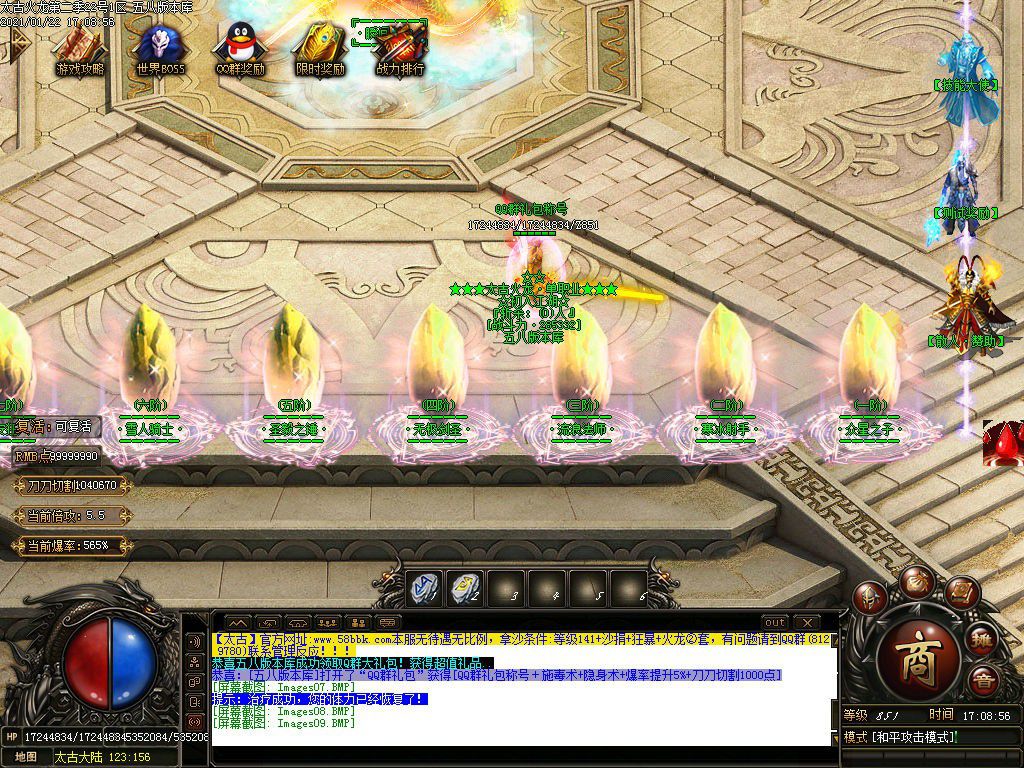Show the 战力排行 power ranking
The width and height of the screenshot is (1024, 768).
pos(400,46)
